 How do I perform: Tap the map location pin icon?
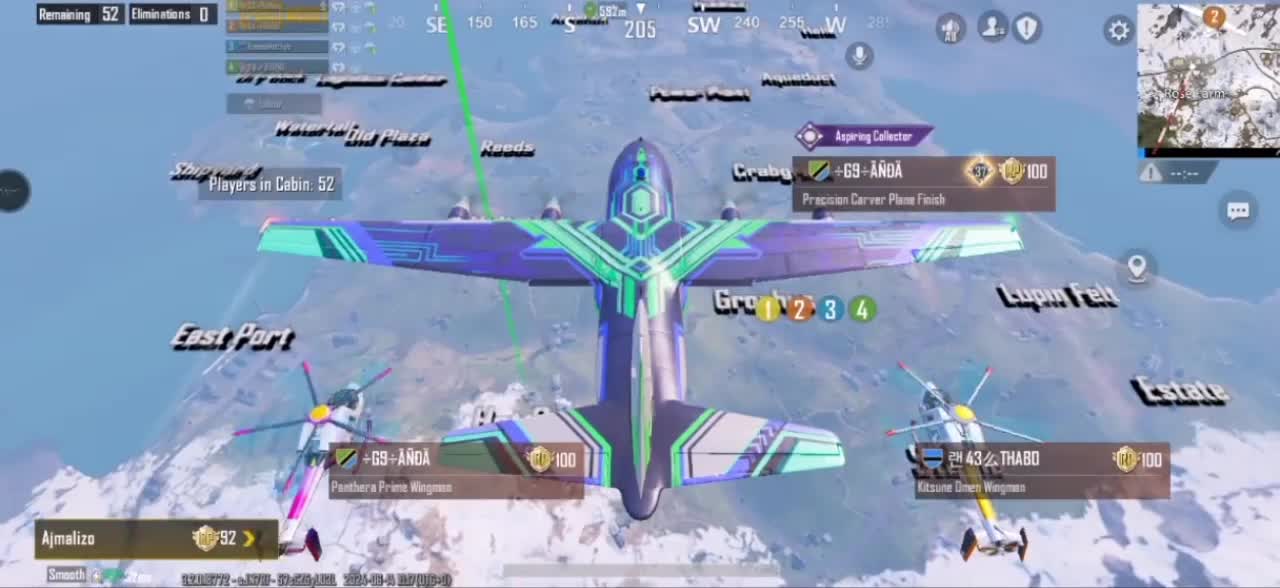click(x=1136, y=268)
